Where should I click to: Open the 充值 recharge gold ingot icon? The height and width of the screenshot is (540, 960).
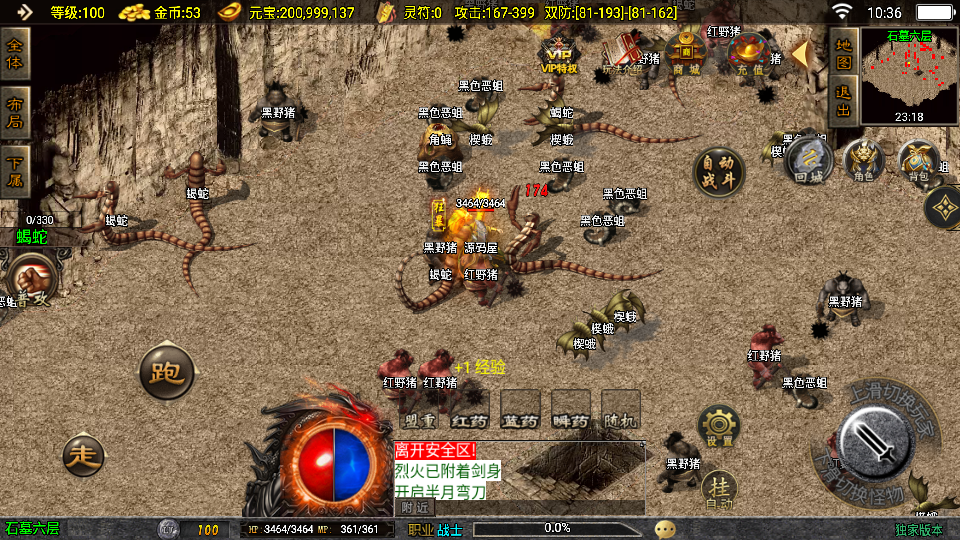(x=750, y=54)
